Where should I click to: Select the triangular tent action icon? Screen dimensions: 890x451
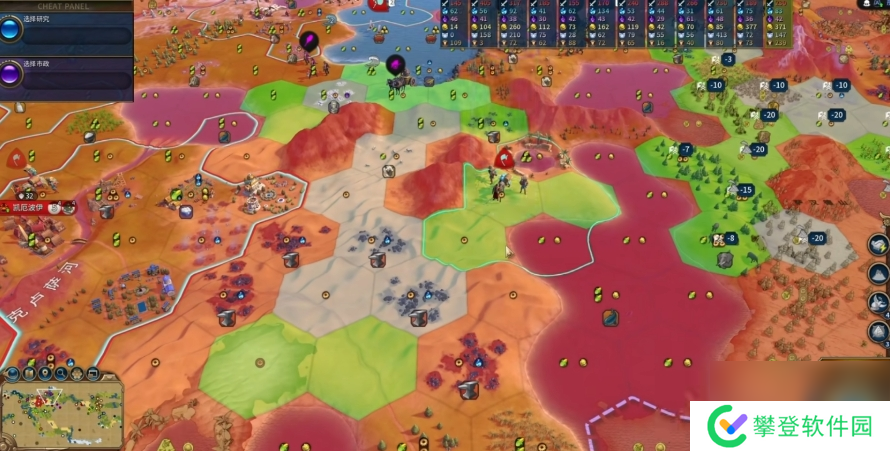[x=879, y=333]
